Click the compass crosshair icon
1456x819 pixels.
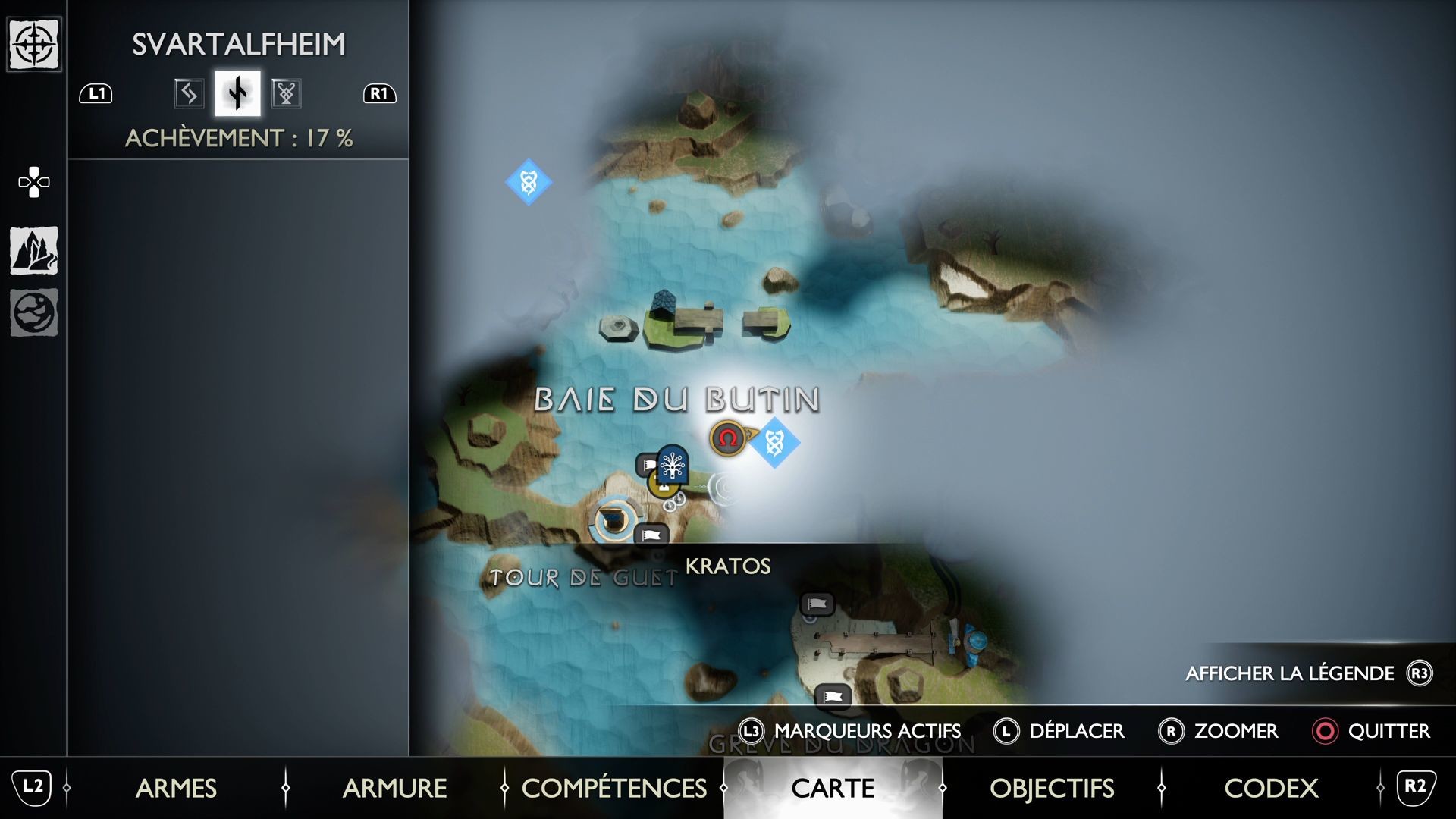34,44
